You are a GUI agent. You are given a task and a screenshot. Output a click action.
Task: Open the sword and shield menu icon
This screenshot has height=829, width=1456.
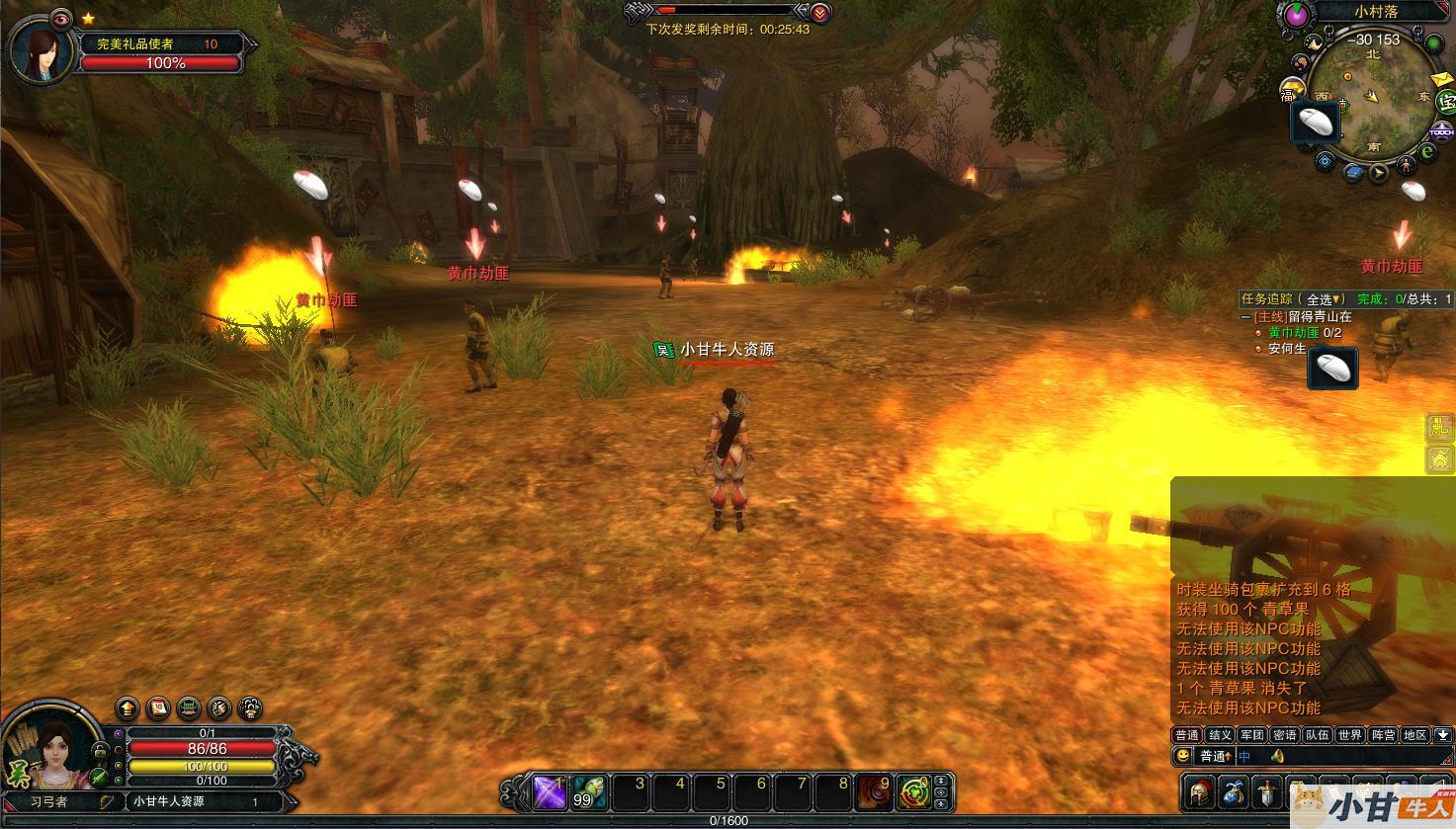[1266, 792]
